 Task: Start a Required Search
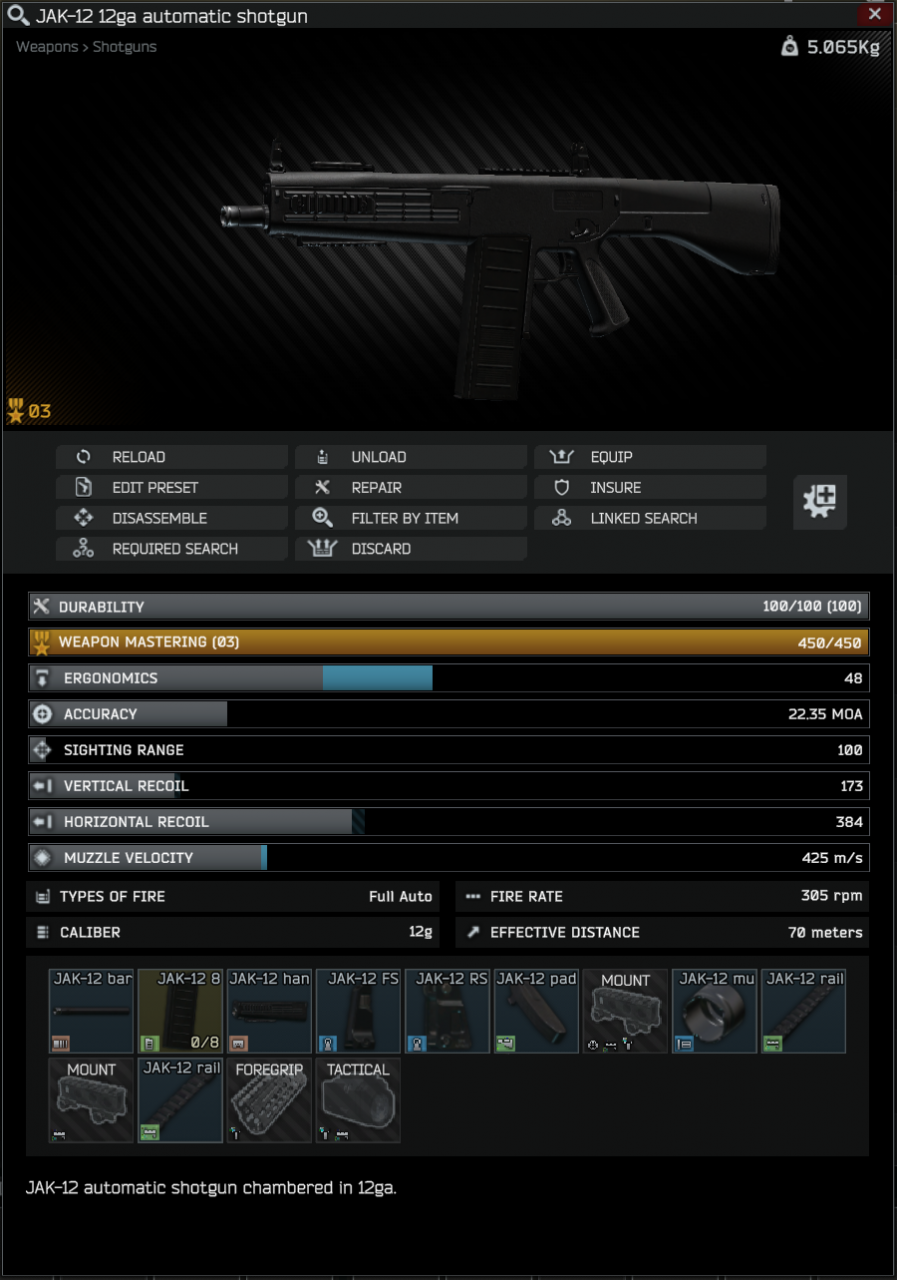pyautogui.click(x=171, y=549)
